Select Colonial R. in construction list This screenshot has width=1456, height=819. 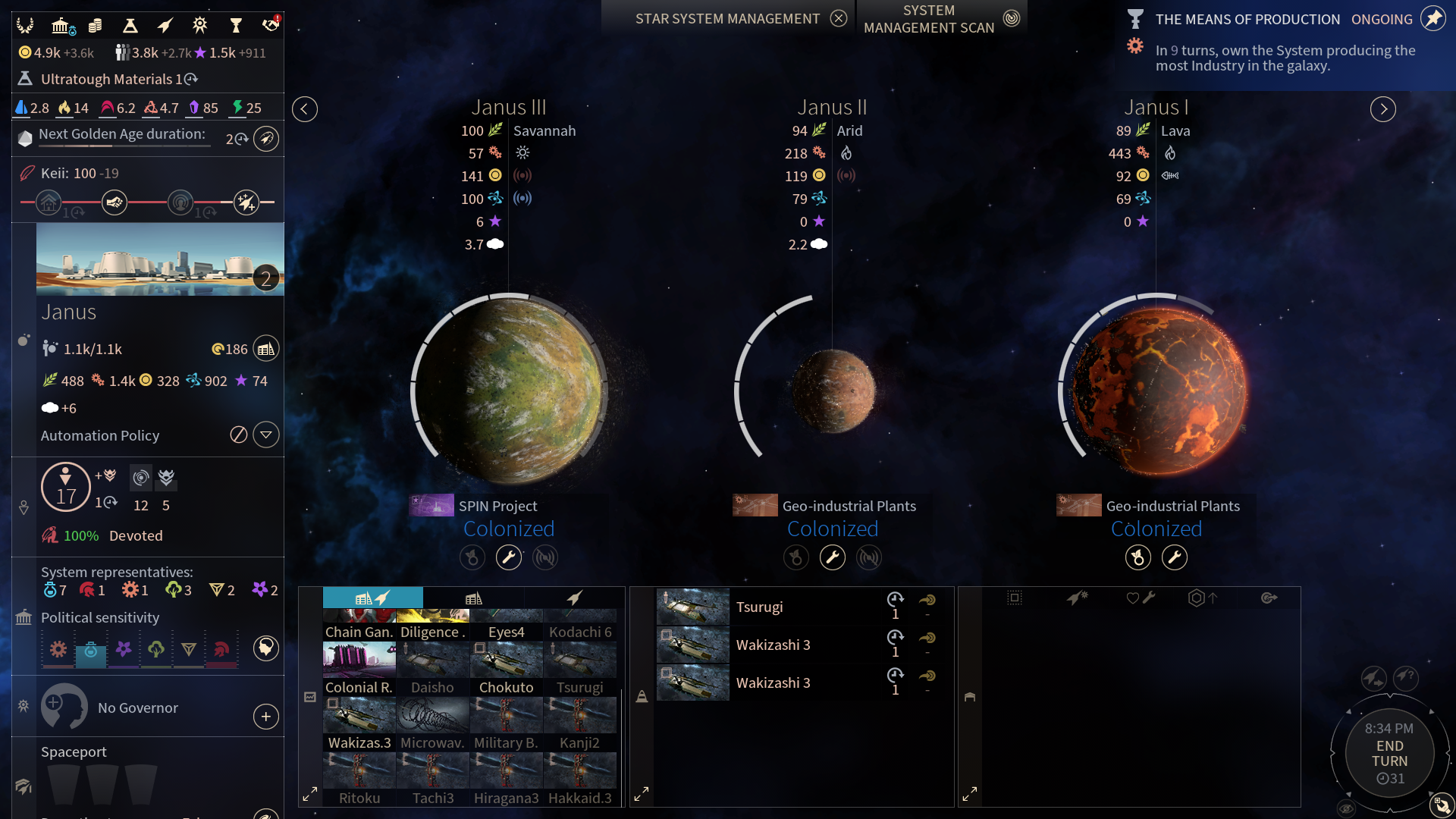[x=359, y=667]
